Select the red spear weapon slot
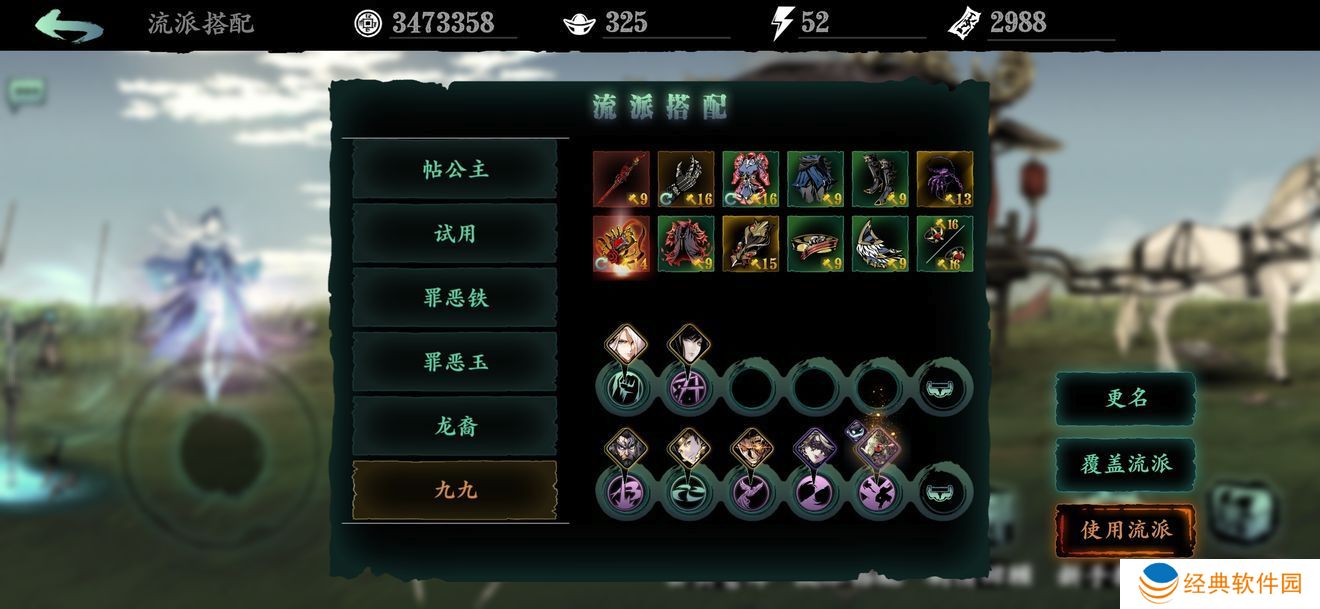Viewport: 1320px width, 609px height. click(621, 179)
